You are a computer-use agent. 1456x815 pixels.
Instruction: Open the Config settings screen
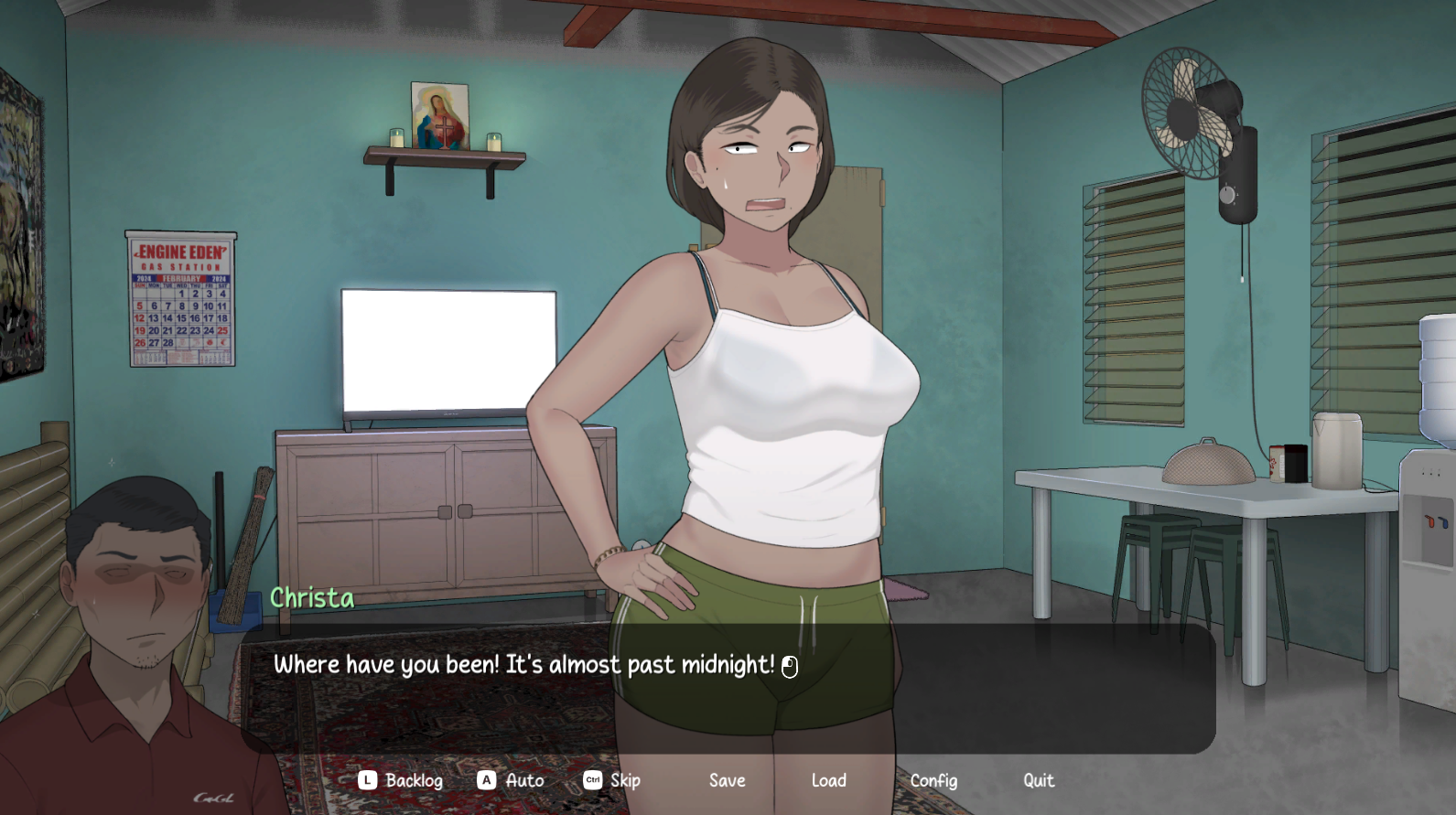[x=933, y=780]
